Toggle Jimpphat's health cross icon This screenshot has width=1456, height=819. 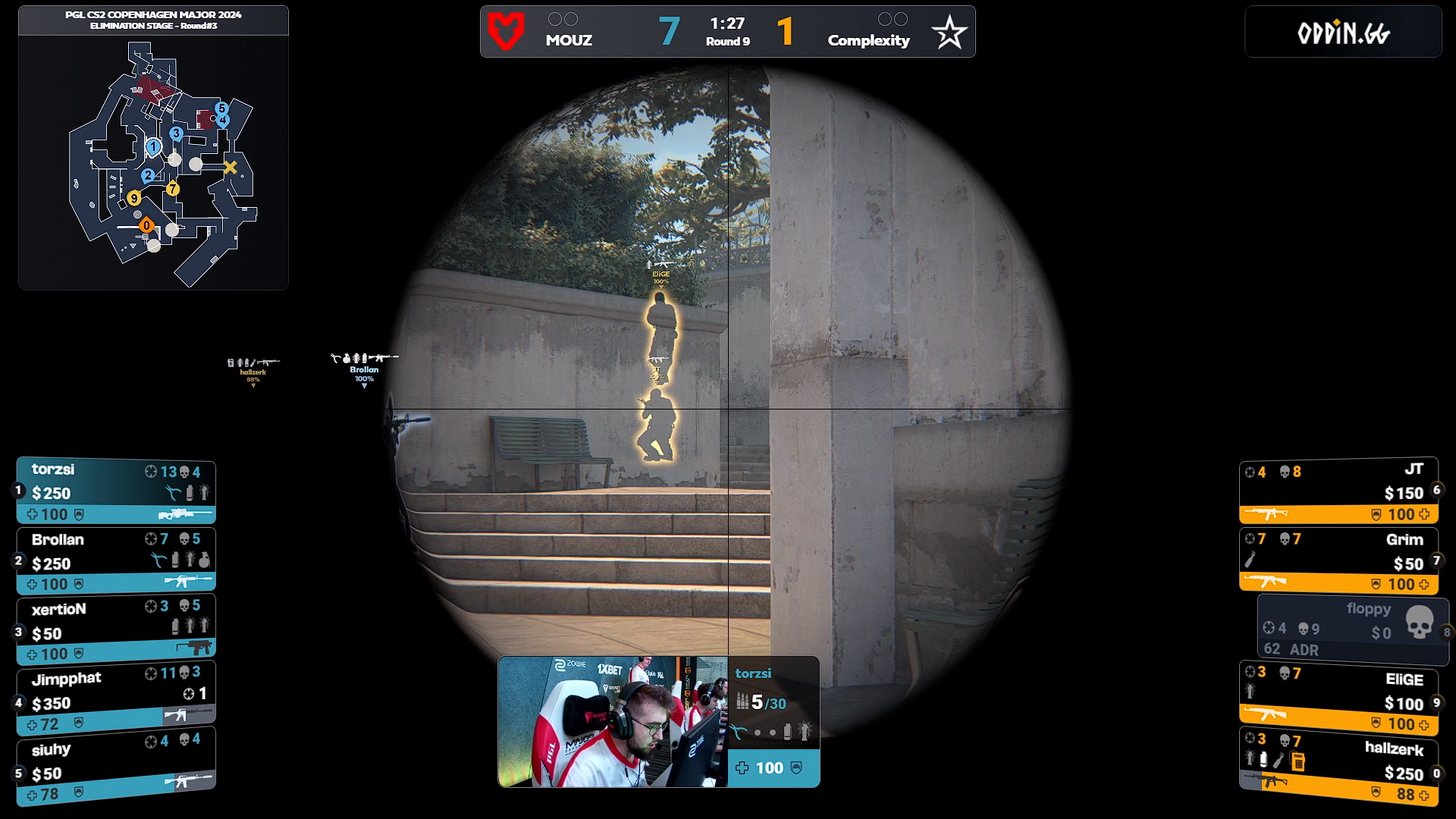point(32,724)
